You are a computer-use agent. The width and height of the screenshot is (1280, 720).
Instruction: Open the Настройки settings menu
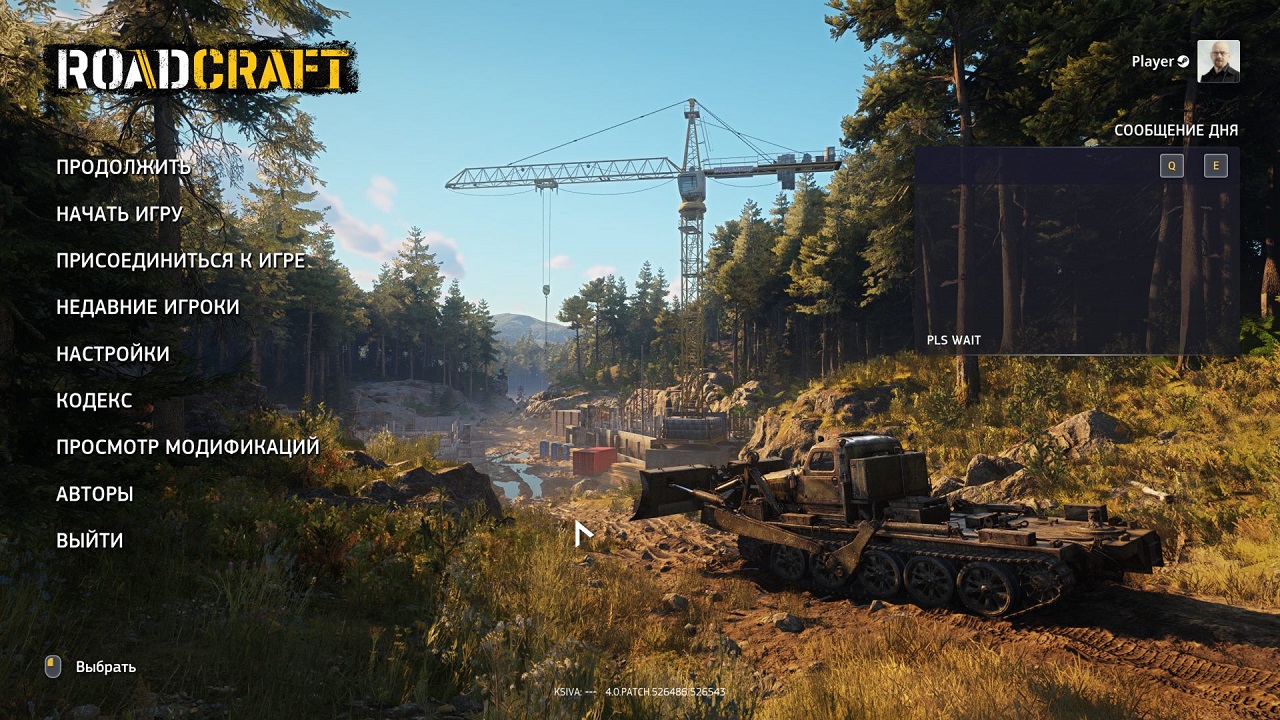pos(112,354)
